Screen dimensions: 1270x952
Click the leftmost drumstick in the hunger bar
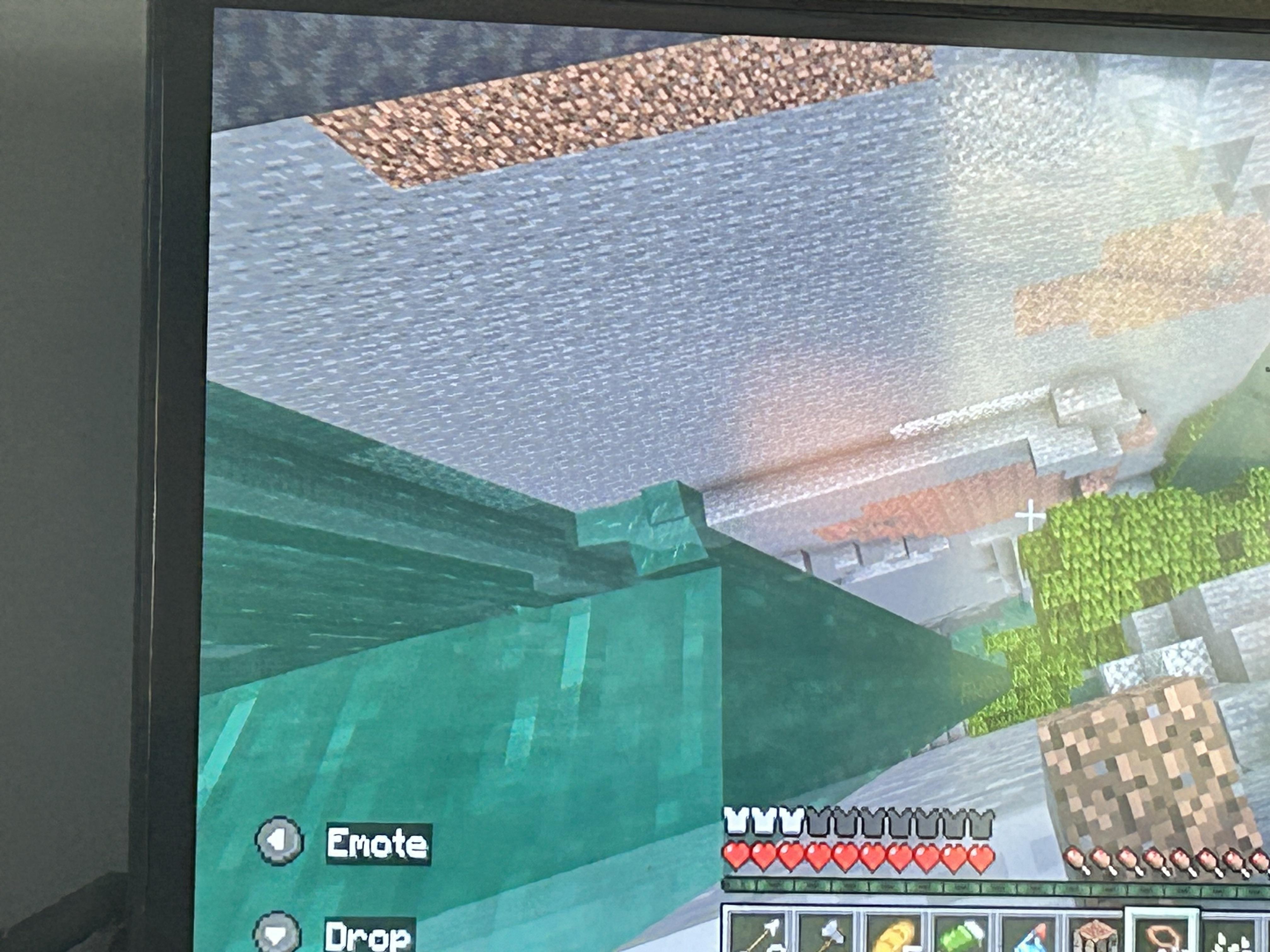click(x=1074, y=858)
